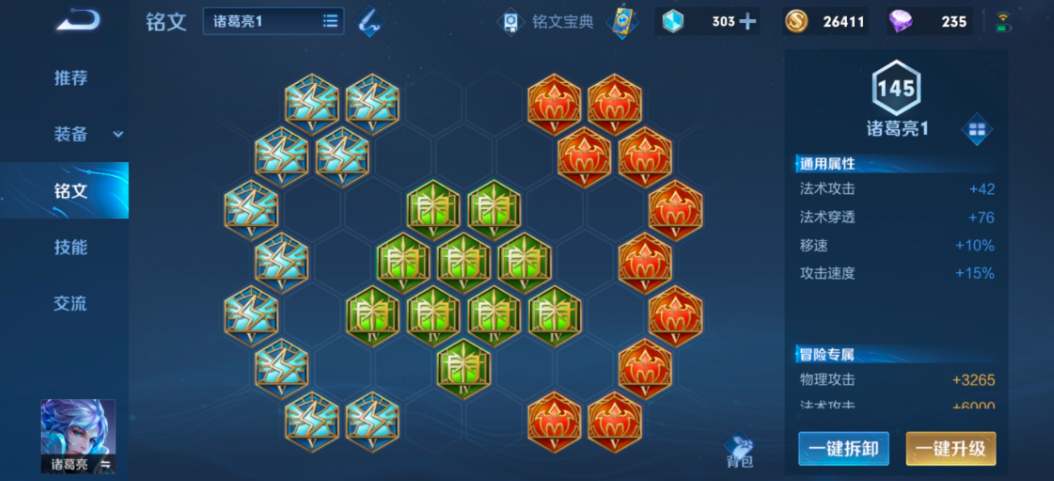This screenshot has width=1054, height=481.
Task: Tap the purple diamond currency icon
Action: (x=903, y=21)
